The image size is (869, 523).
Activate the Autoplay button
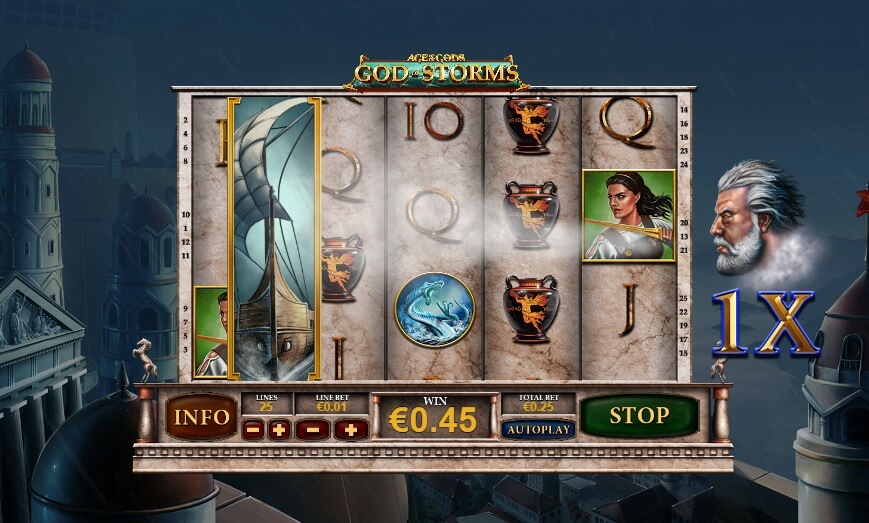[x=538, y=429]
